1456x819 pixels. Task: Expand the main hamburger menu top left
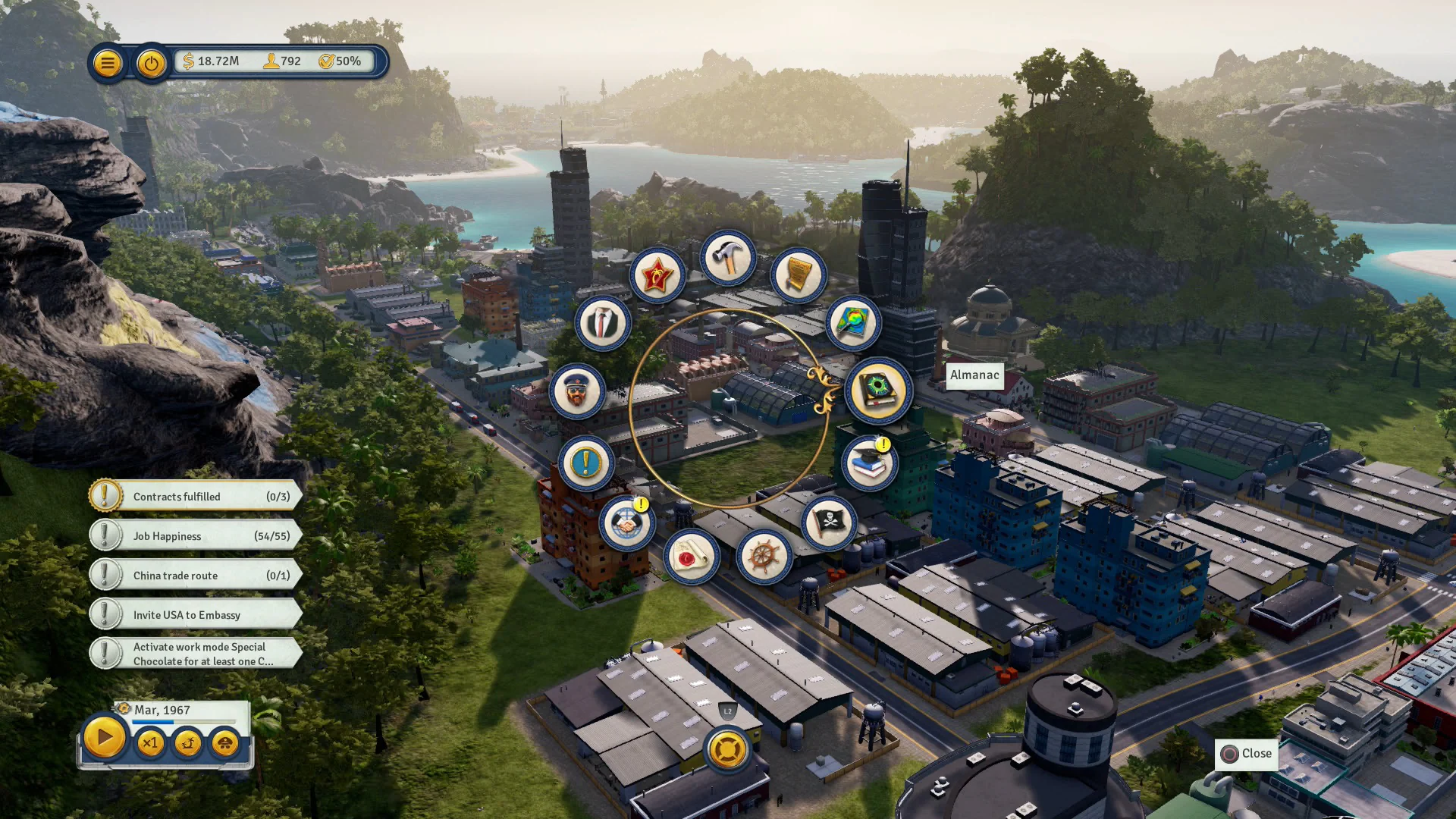108,63
